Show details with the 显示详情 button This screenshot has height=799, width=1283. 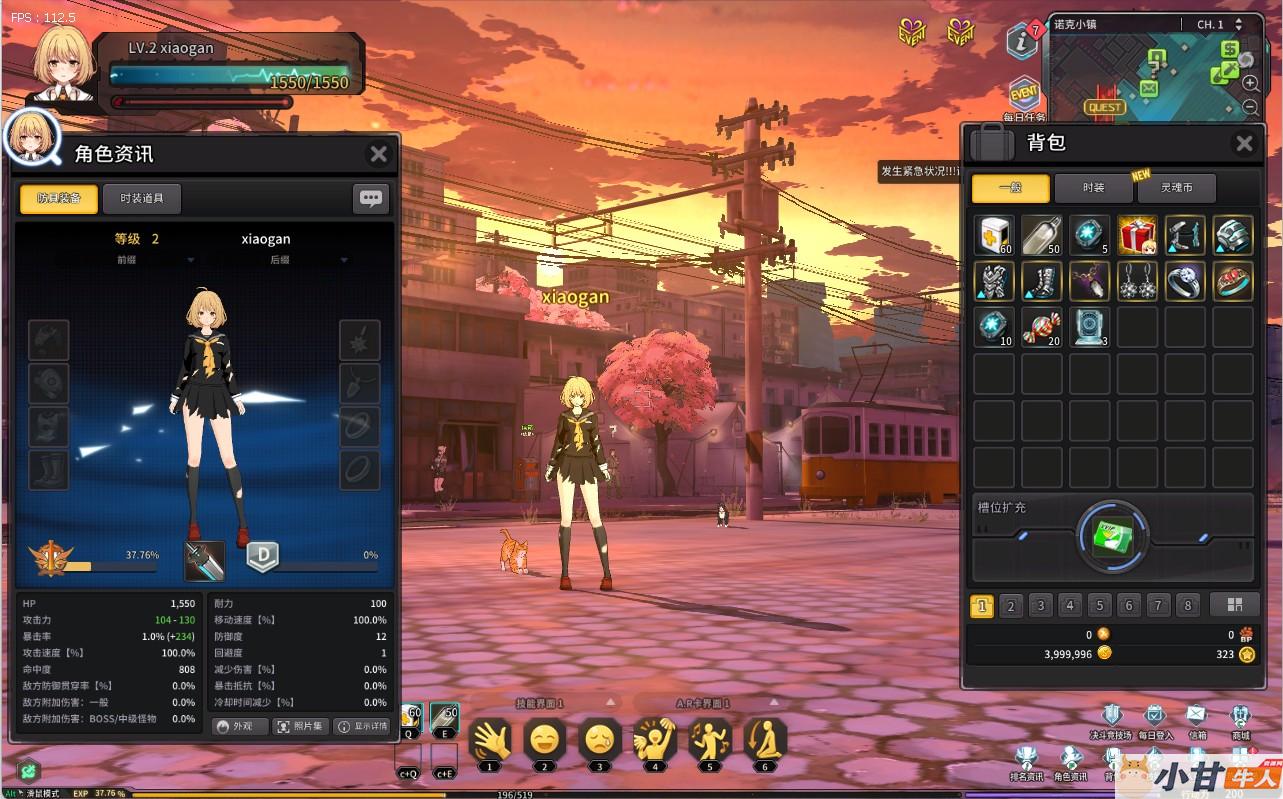(x=362, y=727)
